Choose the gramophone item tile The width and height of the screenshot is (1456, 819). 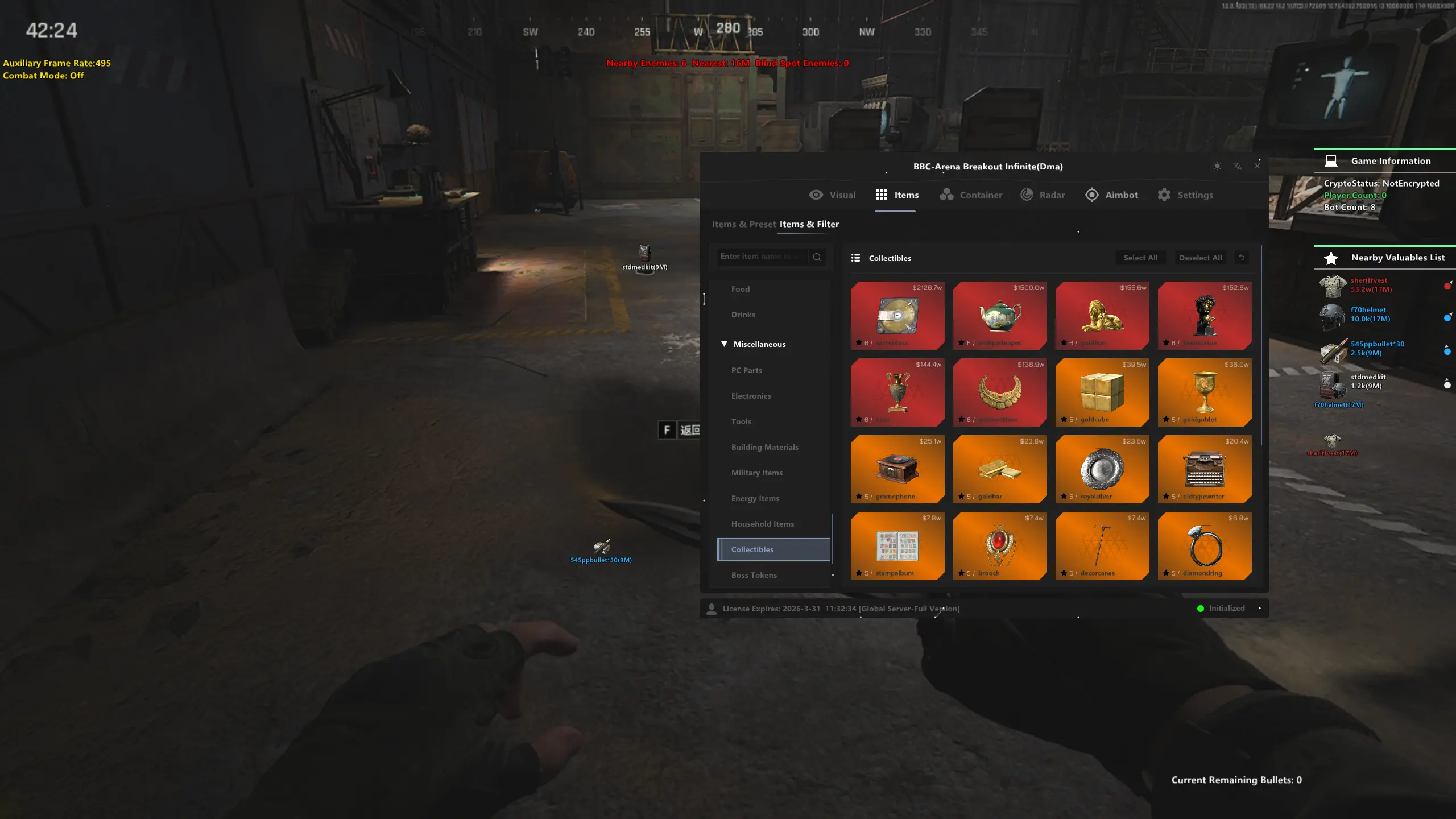click(x=897, y=469)
